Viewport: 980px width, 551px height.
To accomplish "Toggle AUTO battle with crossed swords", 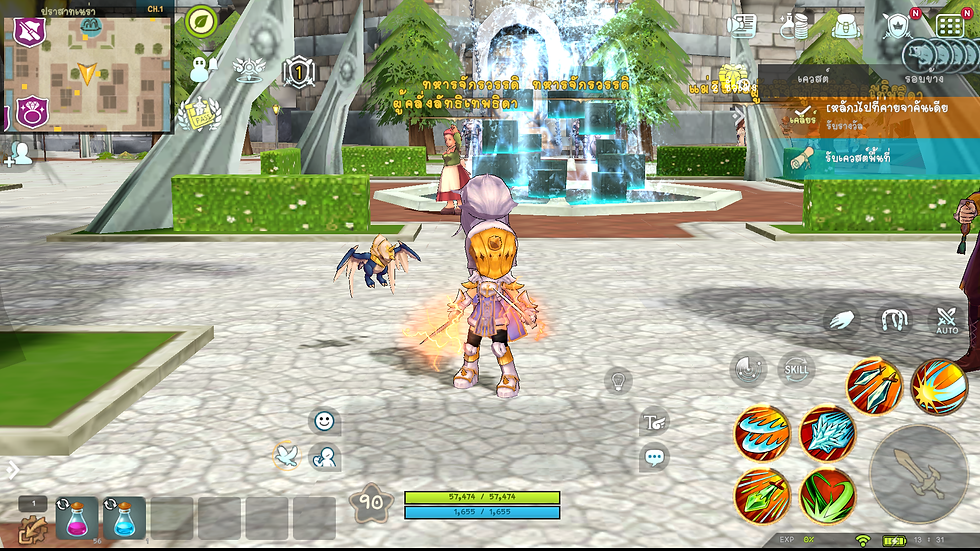I will [946, 321].
